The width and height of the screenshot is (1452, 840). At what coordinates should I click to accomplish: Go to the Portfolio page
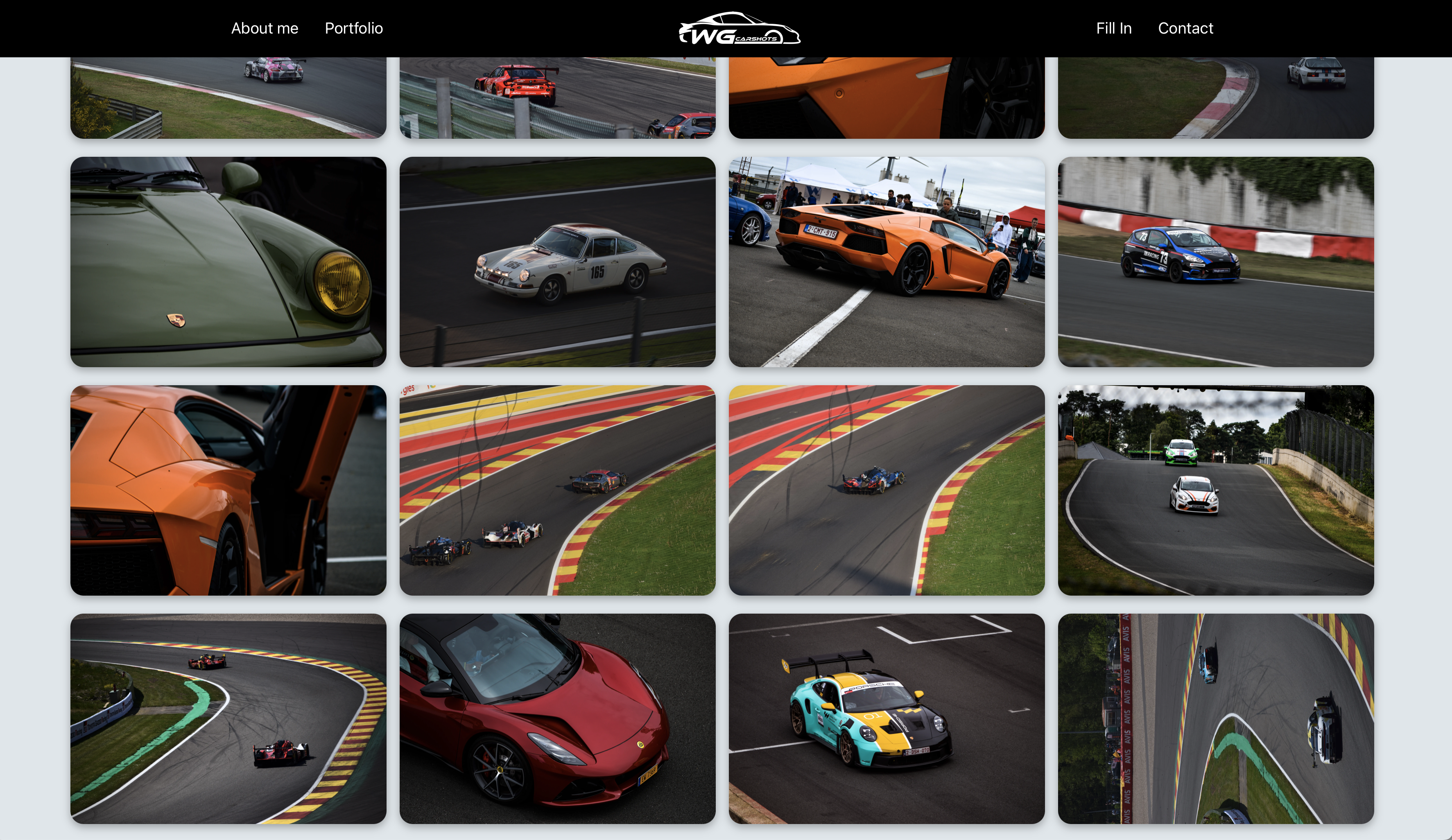354,28
